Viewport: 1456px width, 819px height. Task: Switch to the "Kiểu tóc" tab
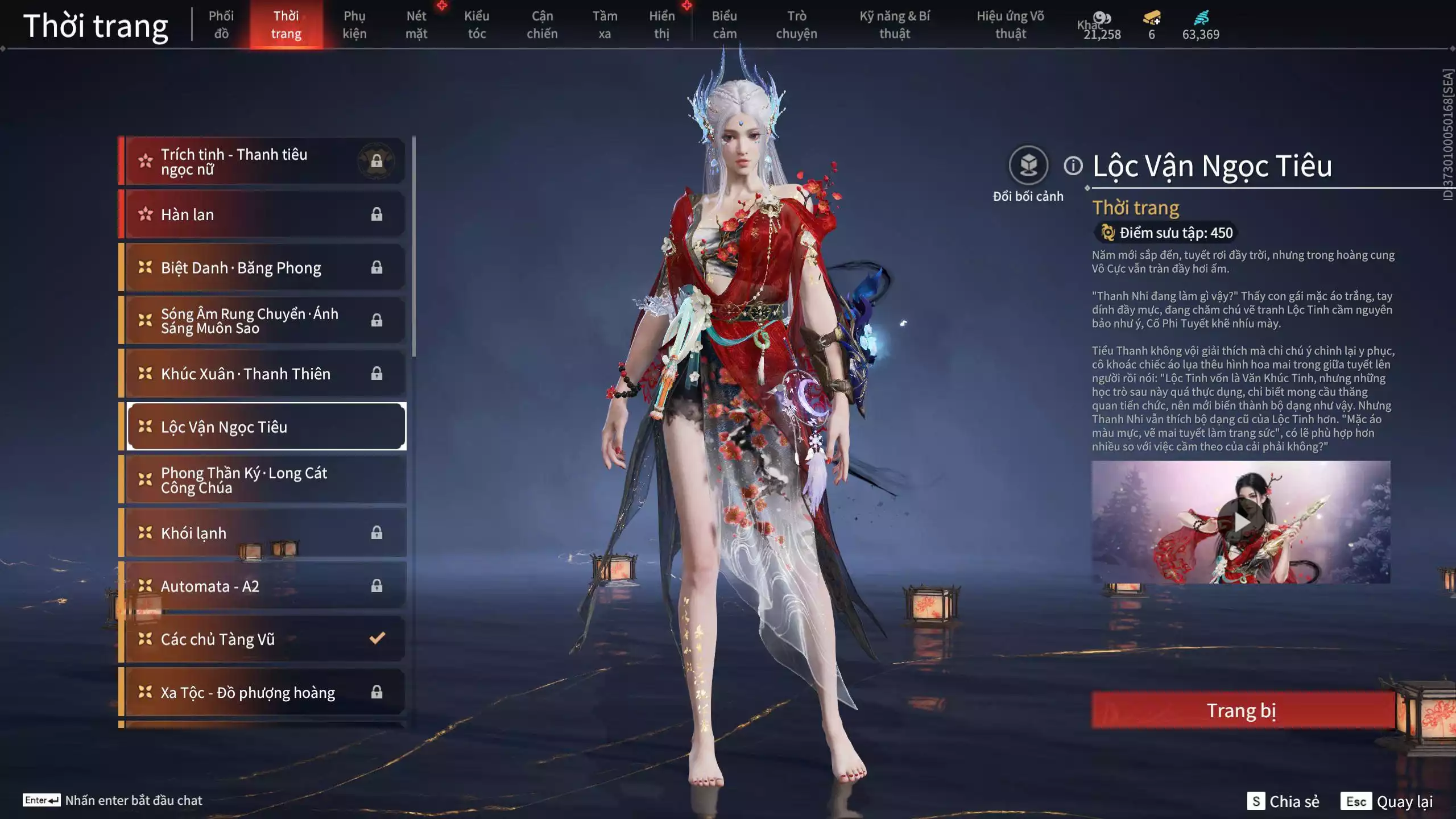[x=477, y=24]
